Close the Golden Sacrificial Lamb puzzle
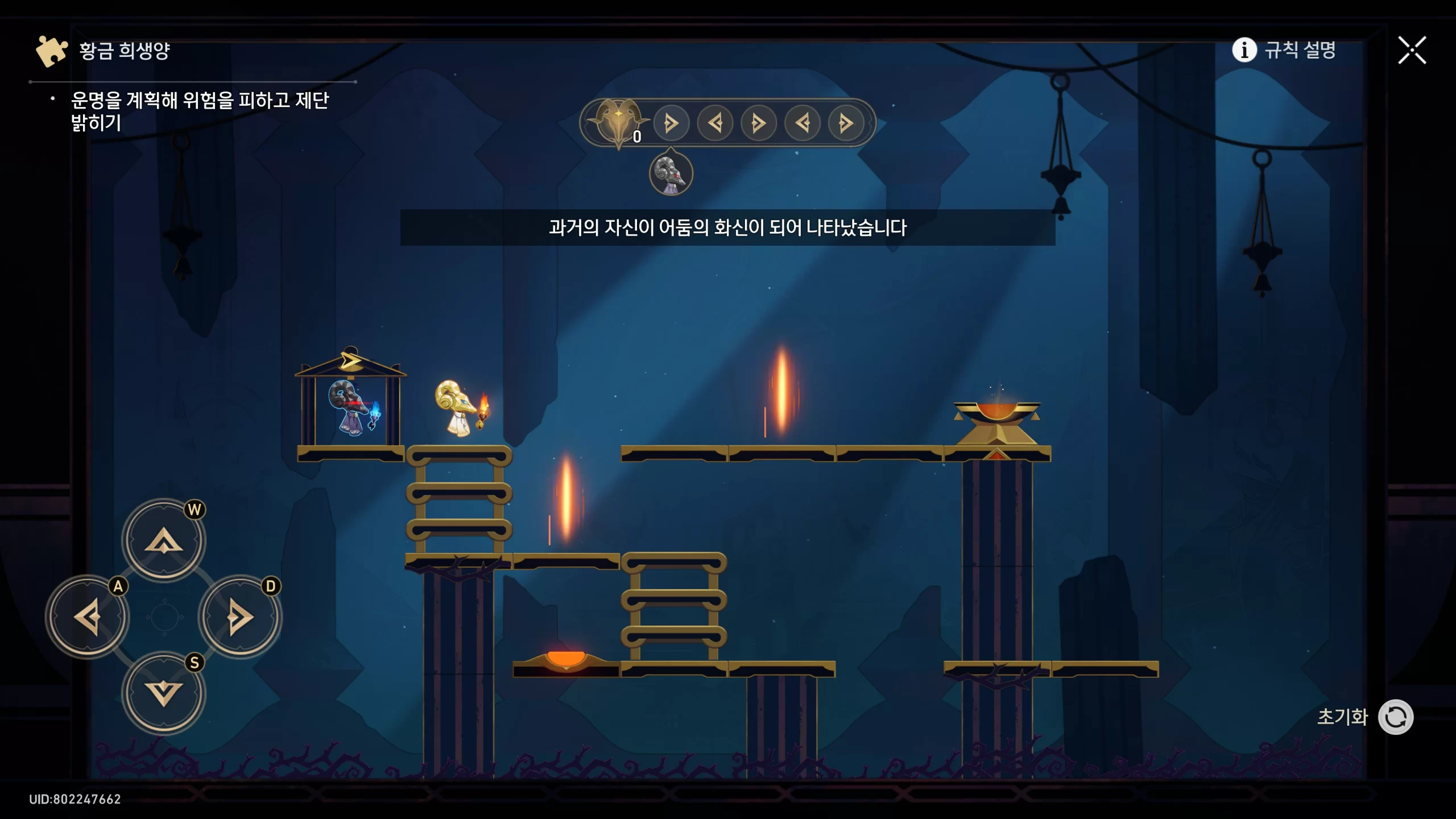Image resolution: width=1456 pixels, height=819 pixels. pyautogui.click(x=1412, y=51)
